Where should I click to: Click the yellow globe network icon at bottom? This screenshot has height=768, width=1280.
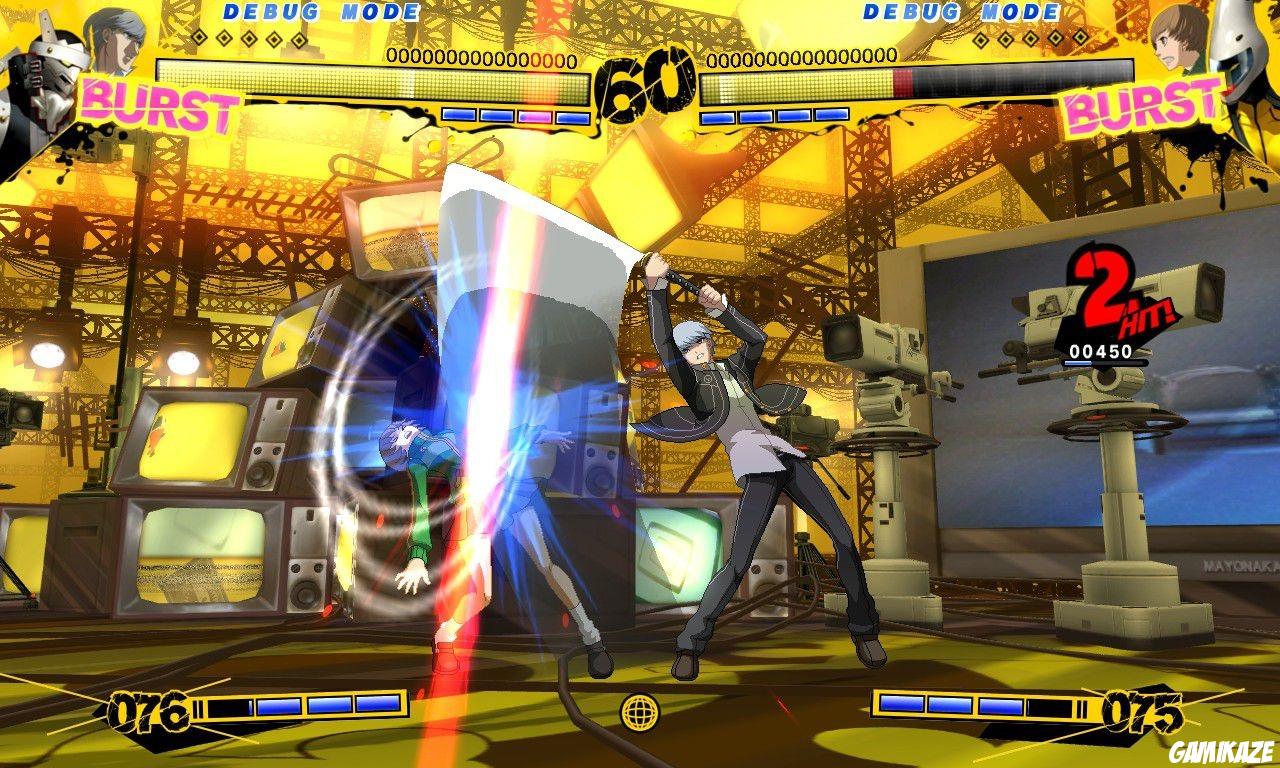coord(640,712)
